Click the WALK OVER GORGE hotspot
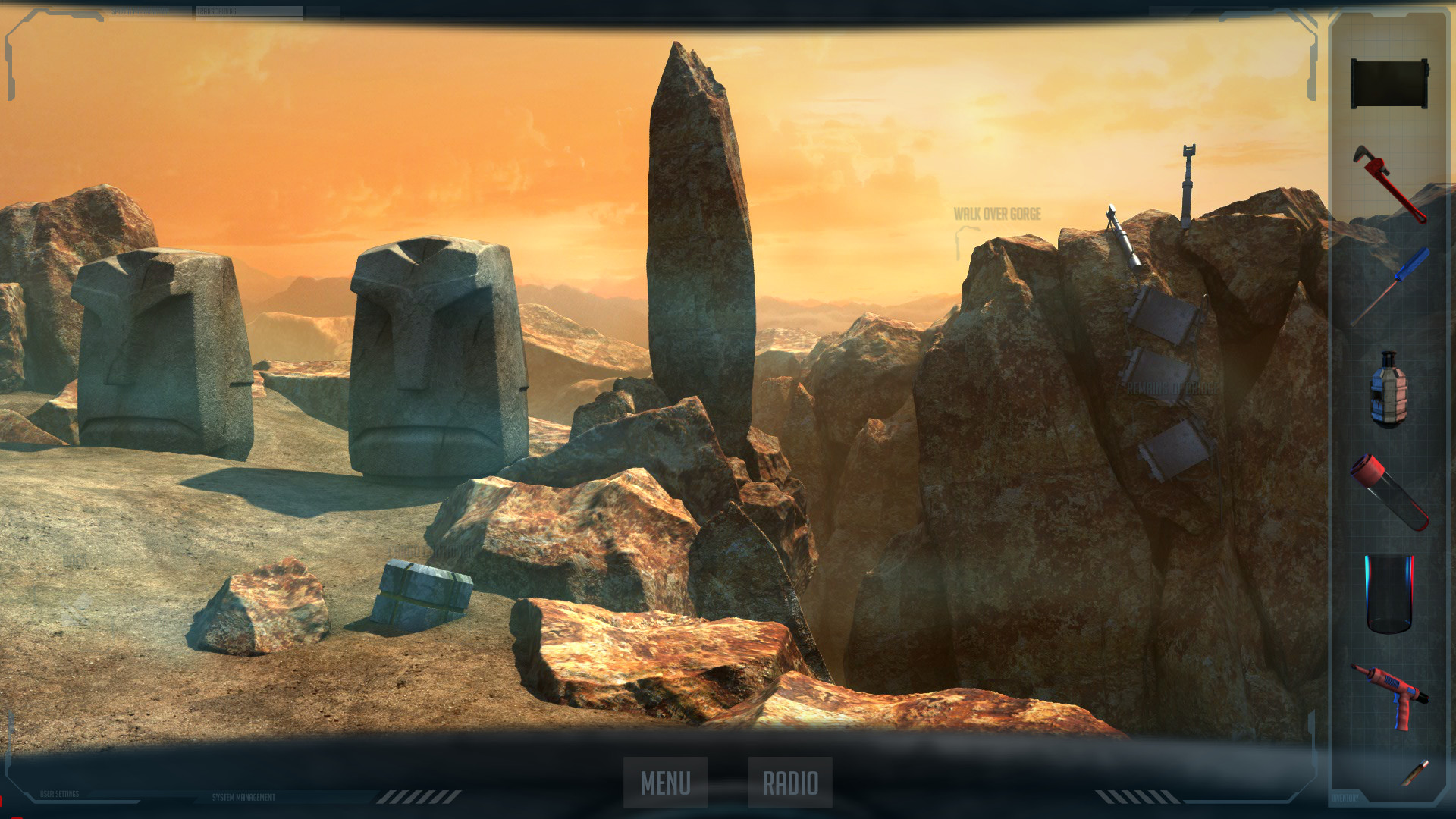 coord(999,215)
